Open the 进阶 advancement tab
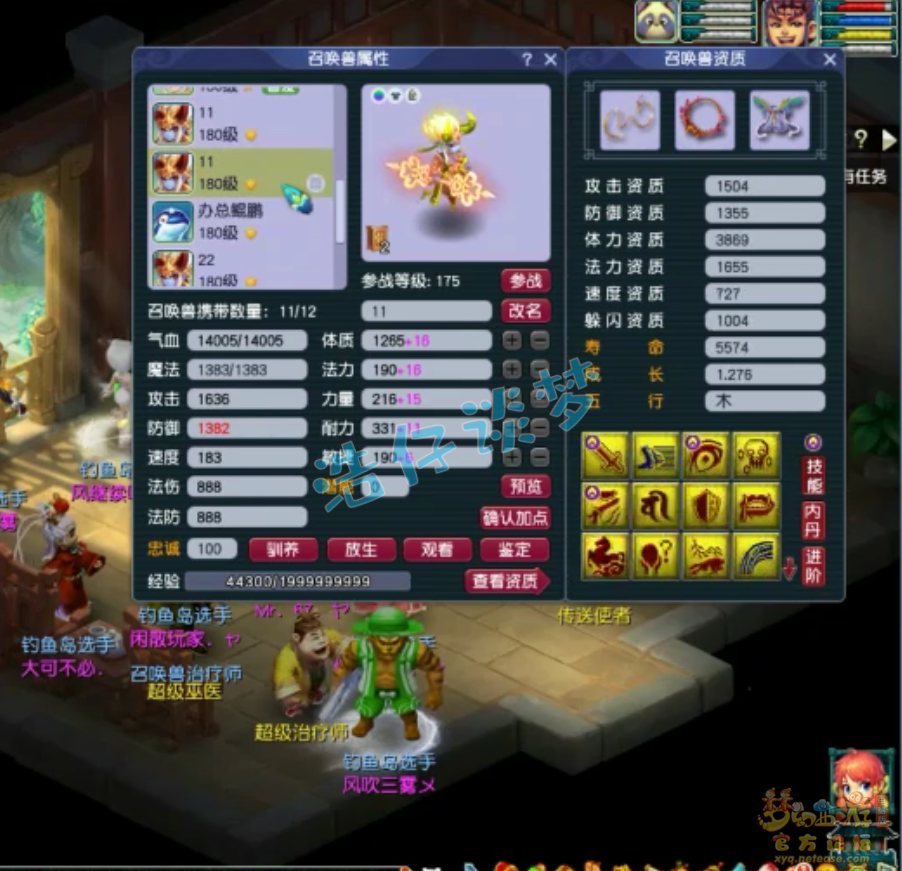Screen dimensions: 902x871 (813, 568)
